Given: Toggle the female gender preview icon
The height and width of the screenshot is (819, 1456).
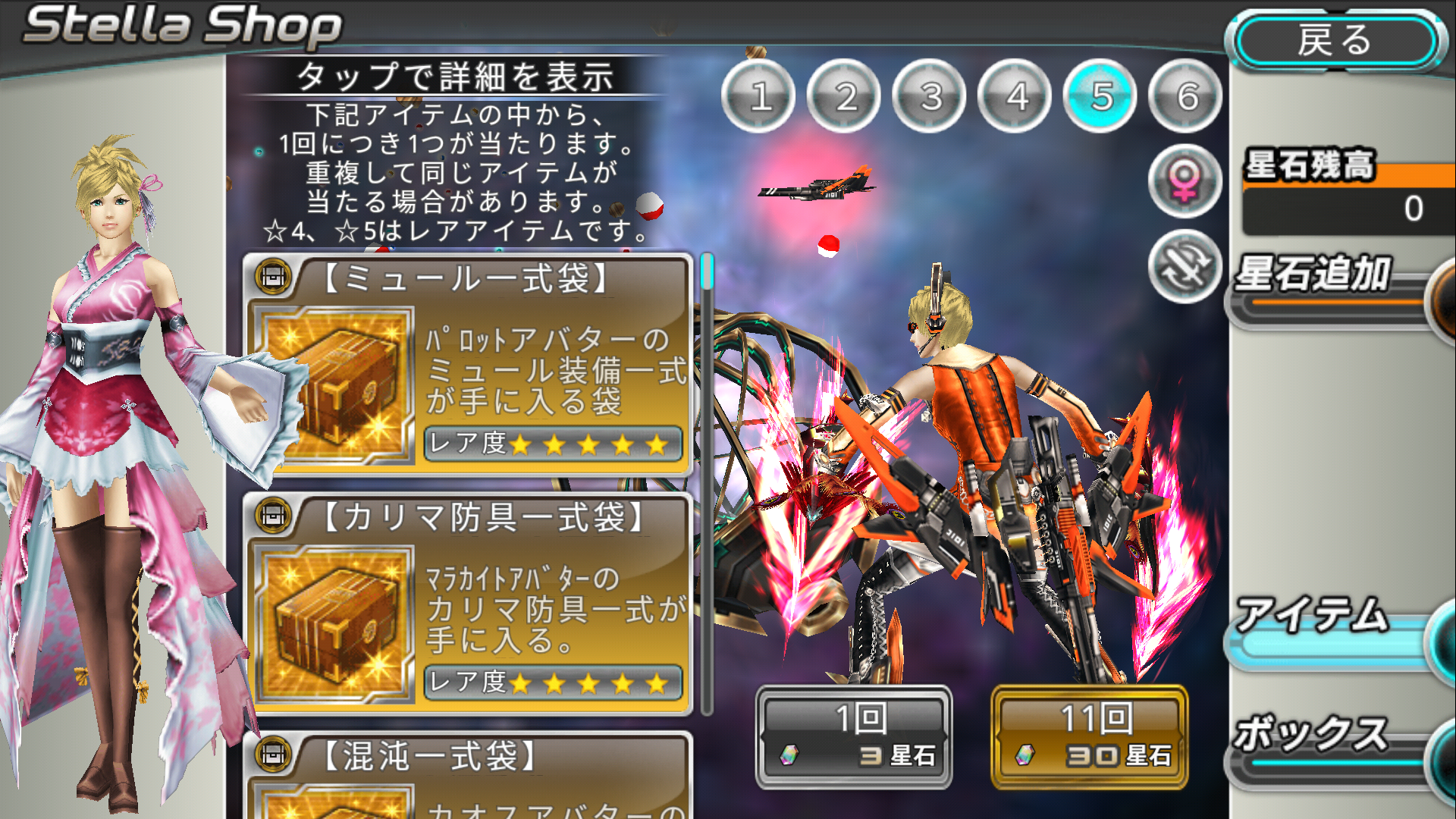Looking at the screenshot, I should coord(1185,182).
